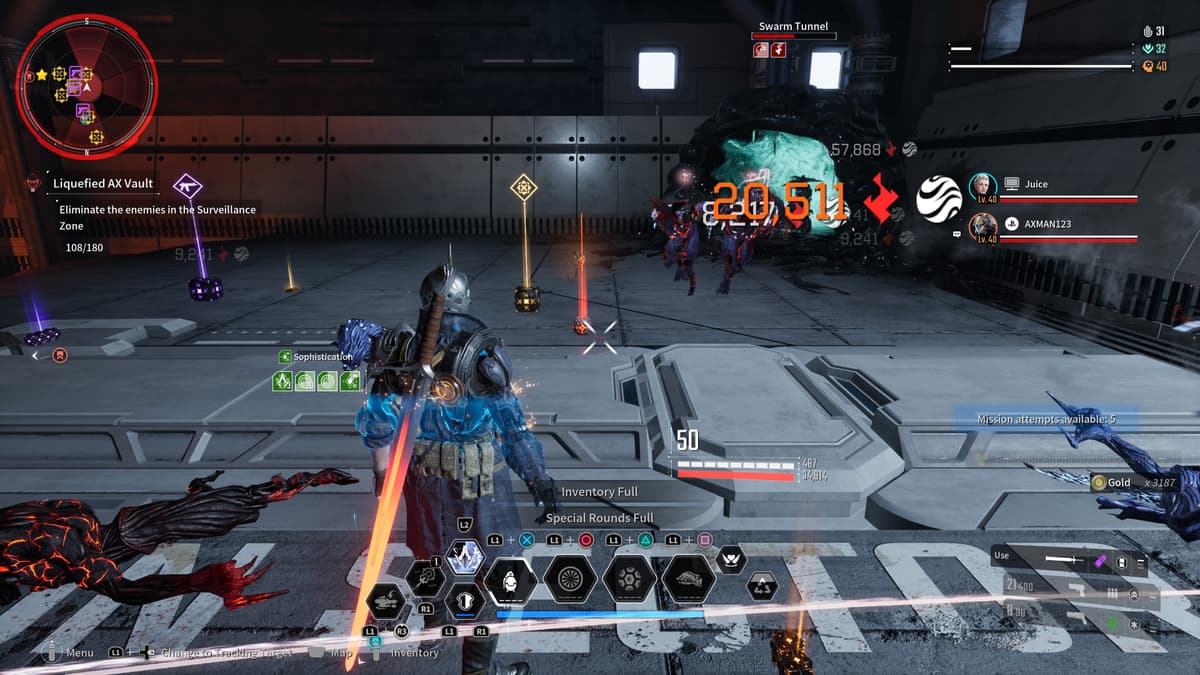Select the purple gun loot marker

(187, 185)
